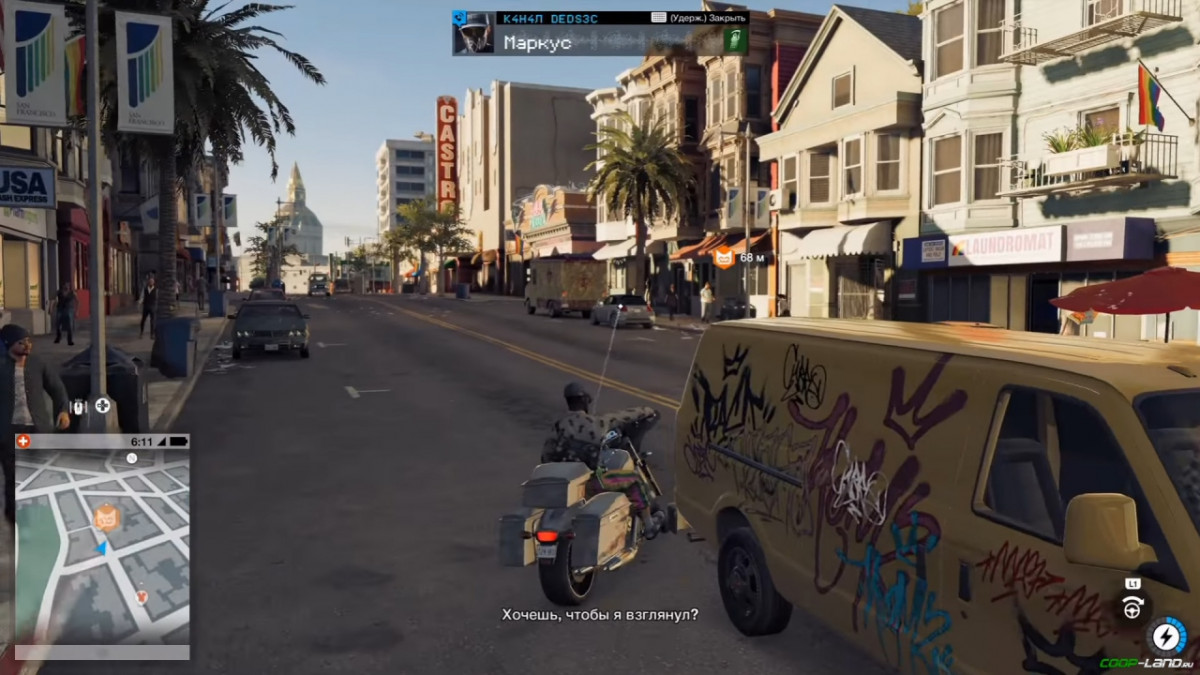
Task: Click the green phone icon in the call banner
Action: [x=735, y=41]
